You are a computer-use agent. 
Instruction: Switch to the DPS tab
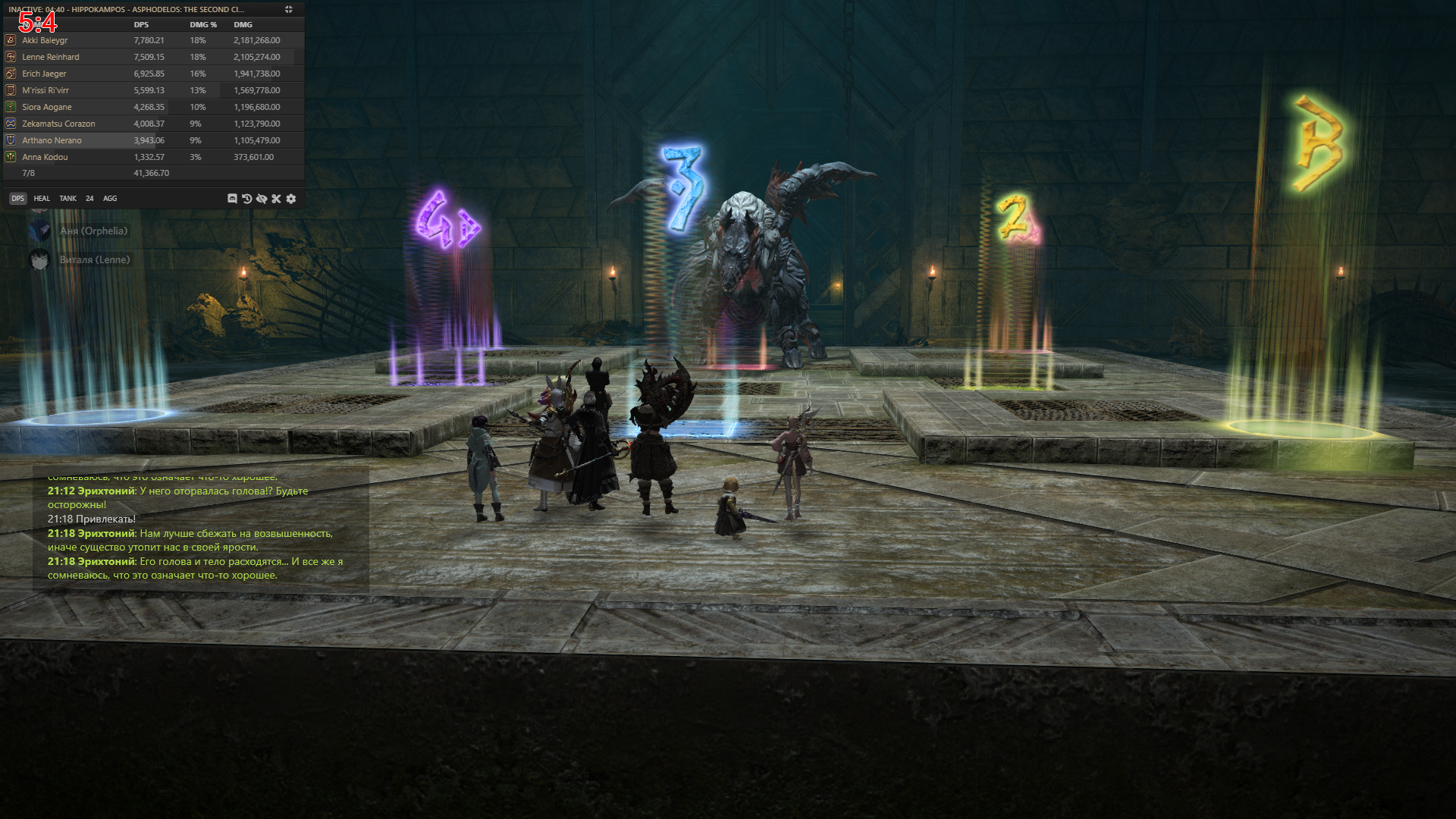(x=17, y=199)
